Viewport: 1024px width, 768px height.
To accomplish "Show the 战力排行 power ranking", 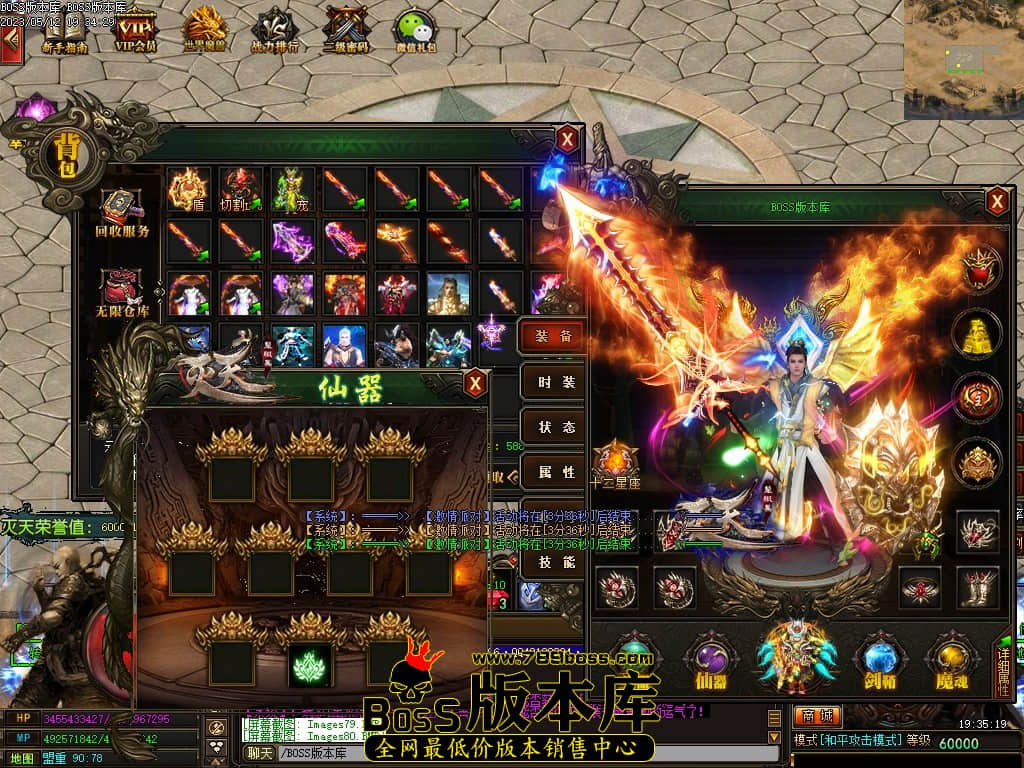I will pyautogui.click(x=273, y=30).
